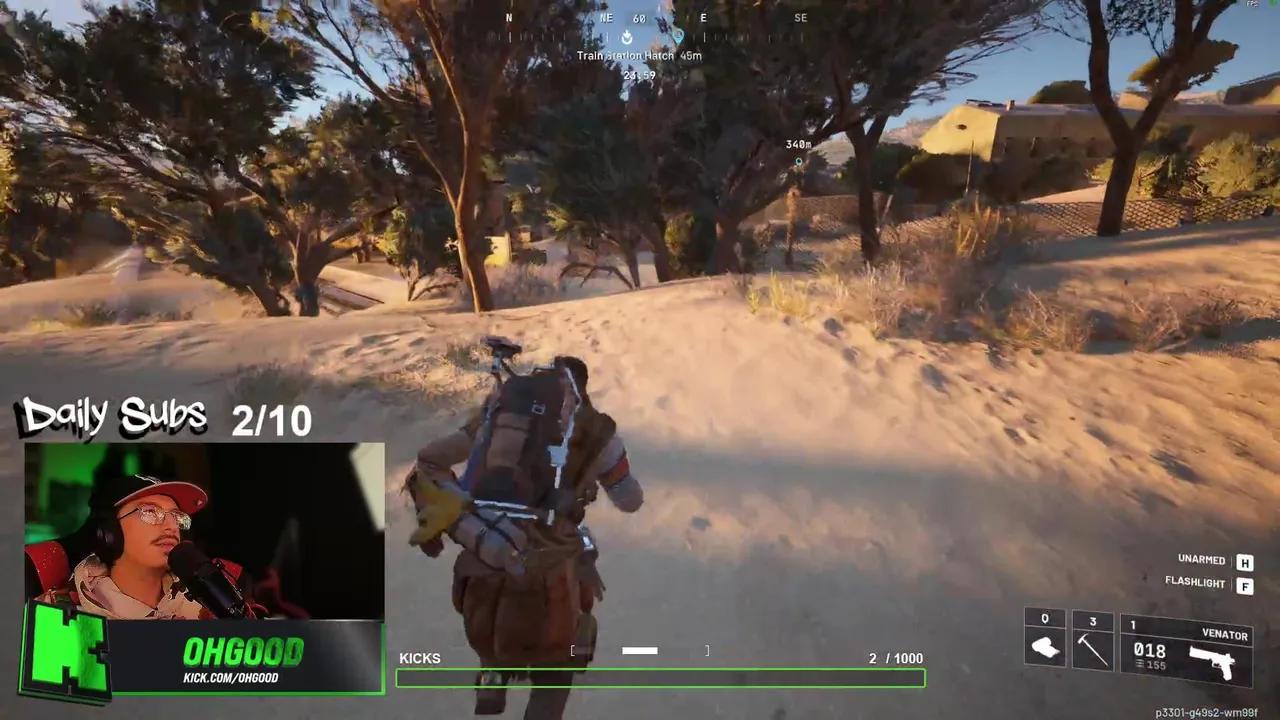This screenshot has height=720, width=1280.
Task: Click the OHGOOD name banner
Action: point(243,652)
